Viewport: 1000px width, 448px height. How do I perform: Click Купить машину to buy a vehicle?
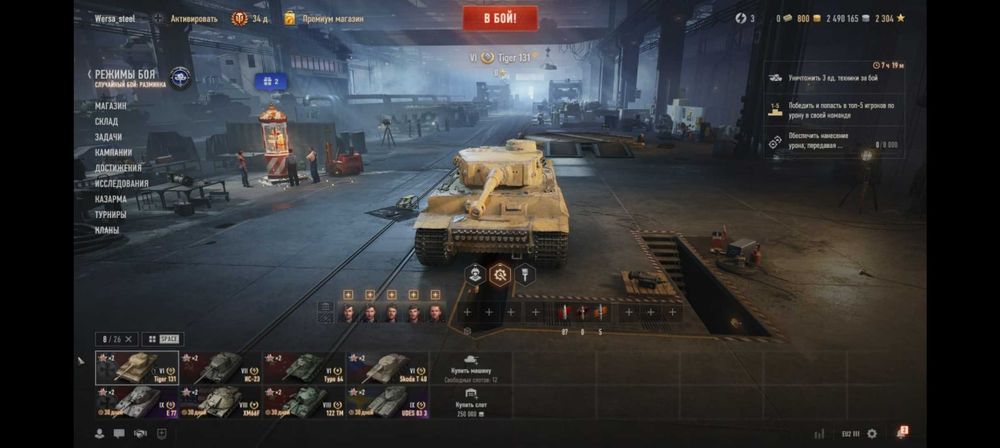point(471,366)
